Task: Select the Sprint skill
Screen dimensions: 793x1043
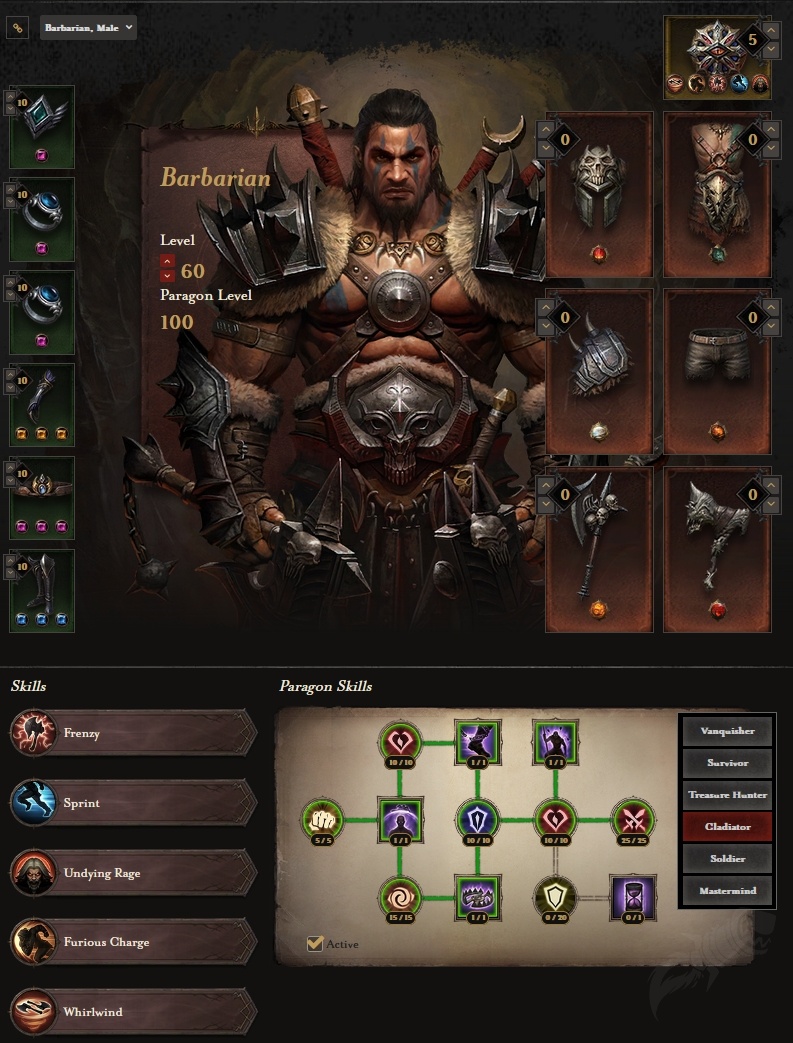Action: [132, 803]
